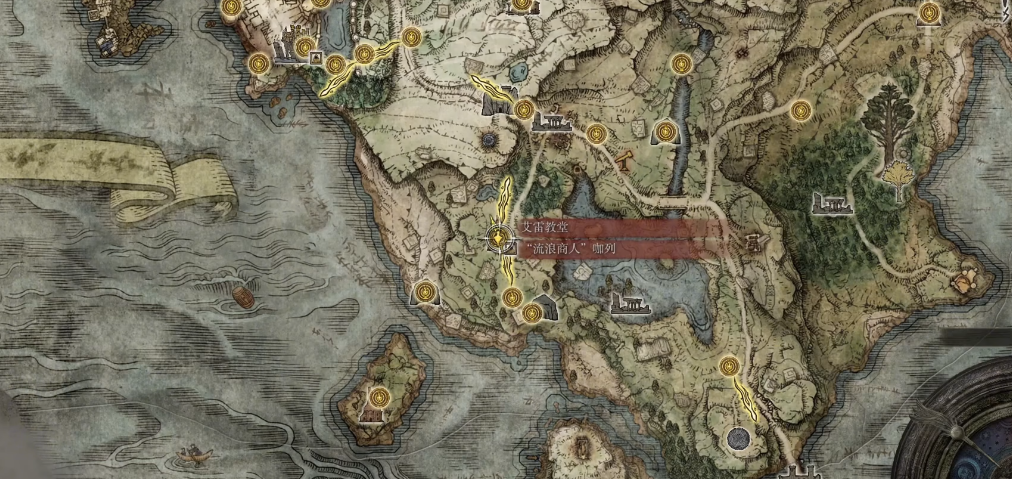
Task: Select the grace beside the Stormgate castle gate icon
Action: [x=523, y=110]
